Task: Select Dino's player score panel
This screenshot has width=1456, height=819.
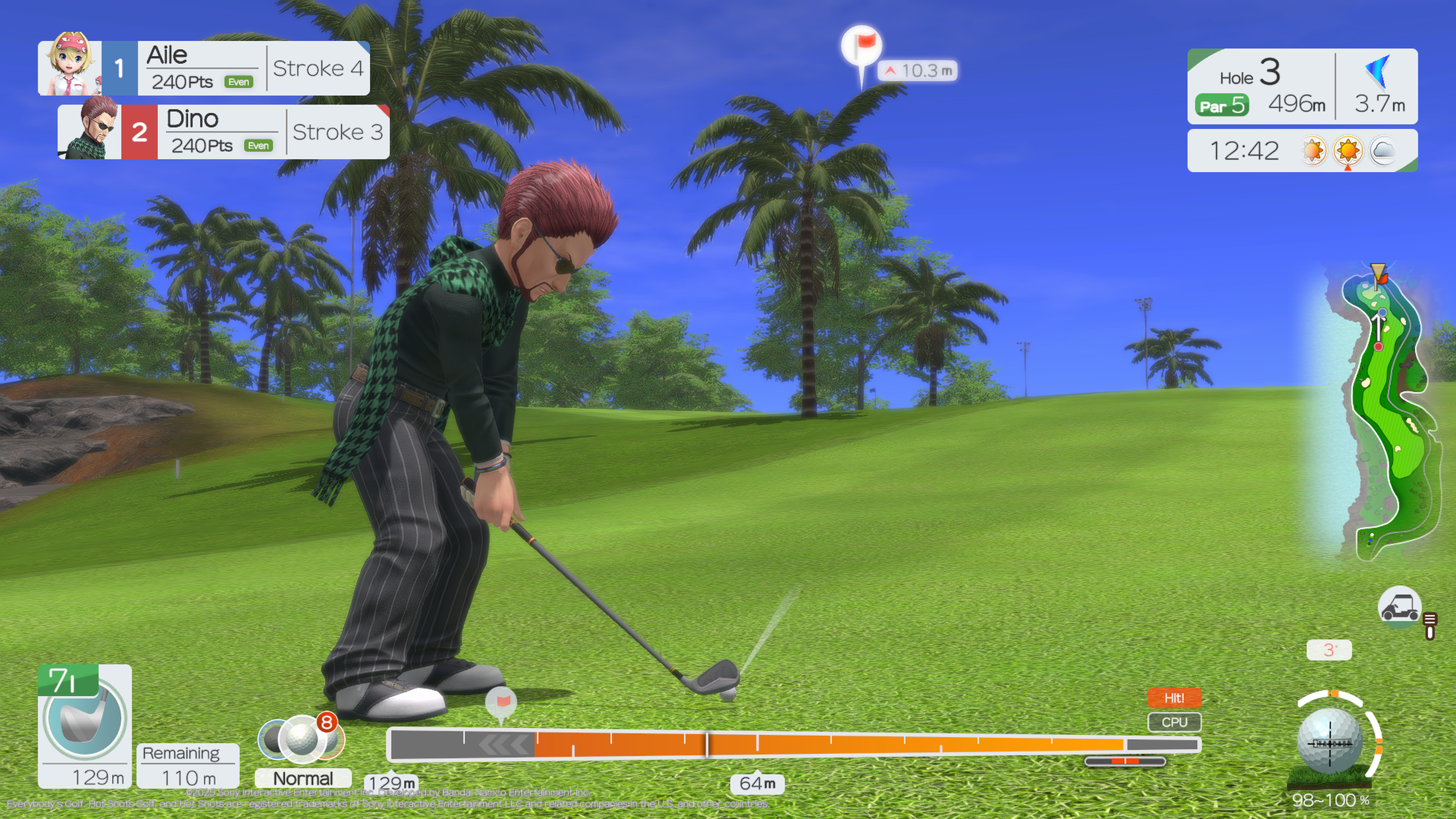Action: click(x=223, y=132)
